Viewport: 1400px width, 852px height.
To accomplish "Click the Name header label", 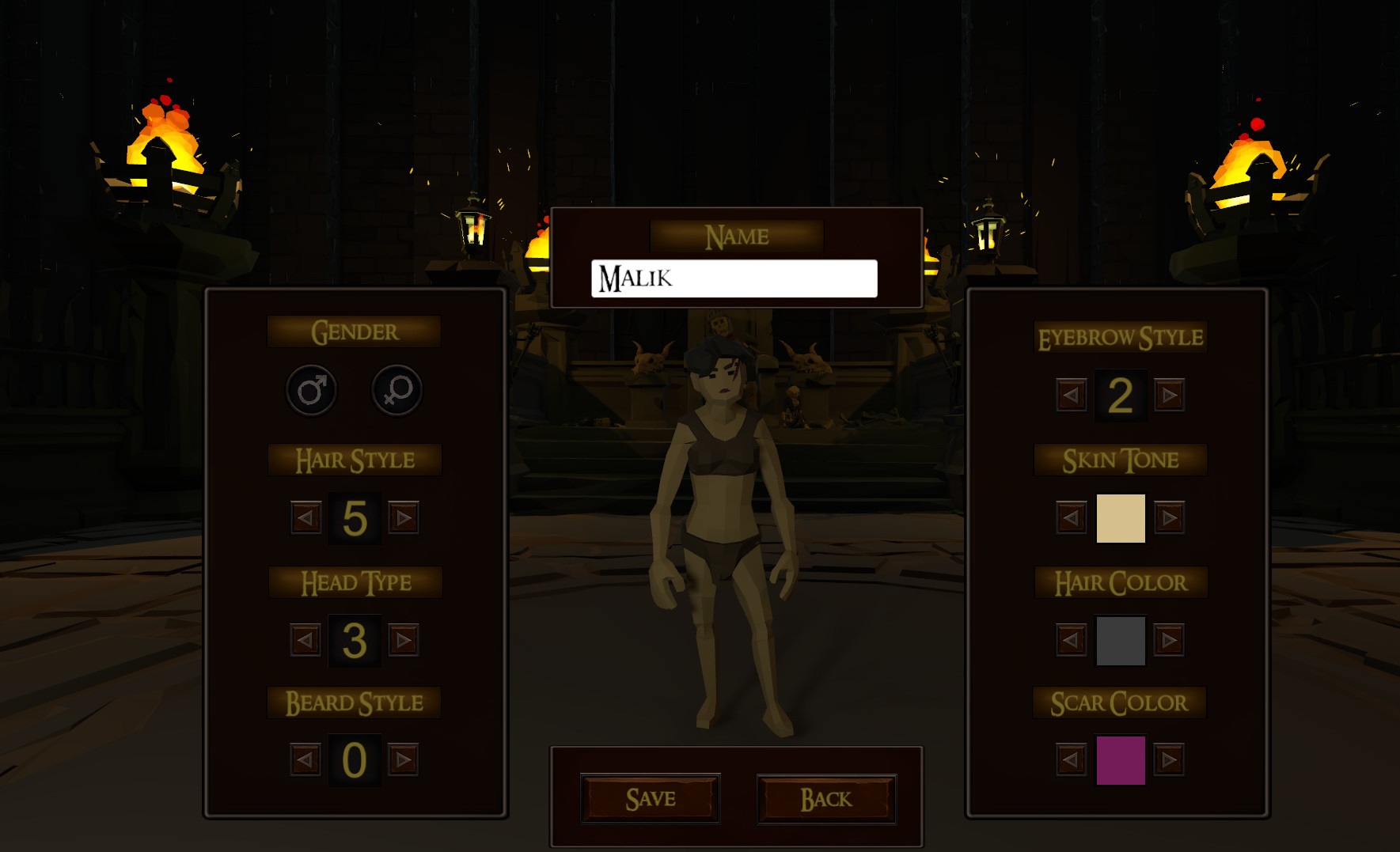I will [736, 235].
